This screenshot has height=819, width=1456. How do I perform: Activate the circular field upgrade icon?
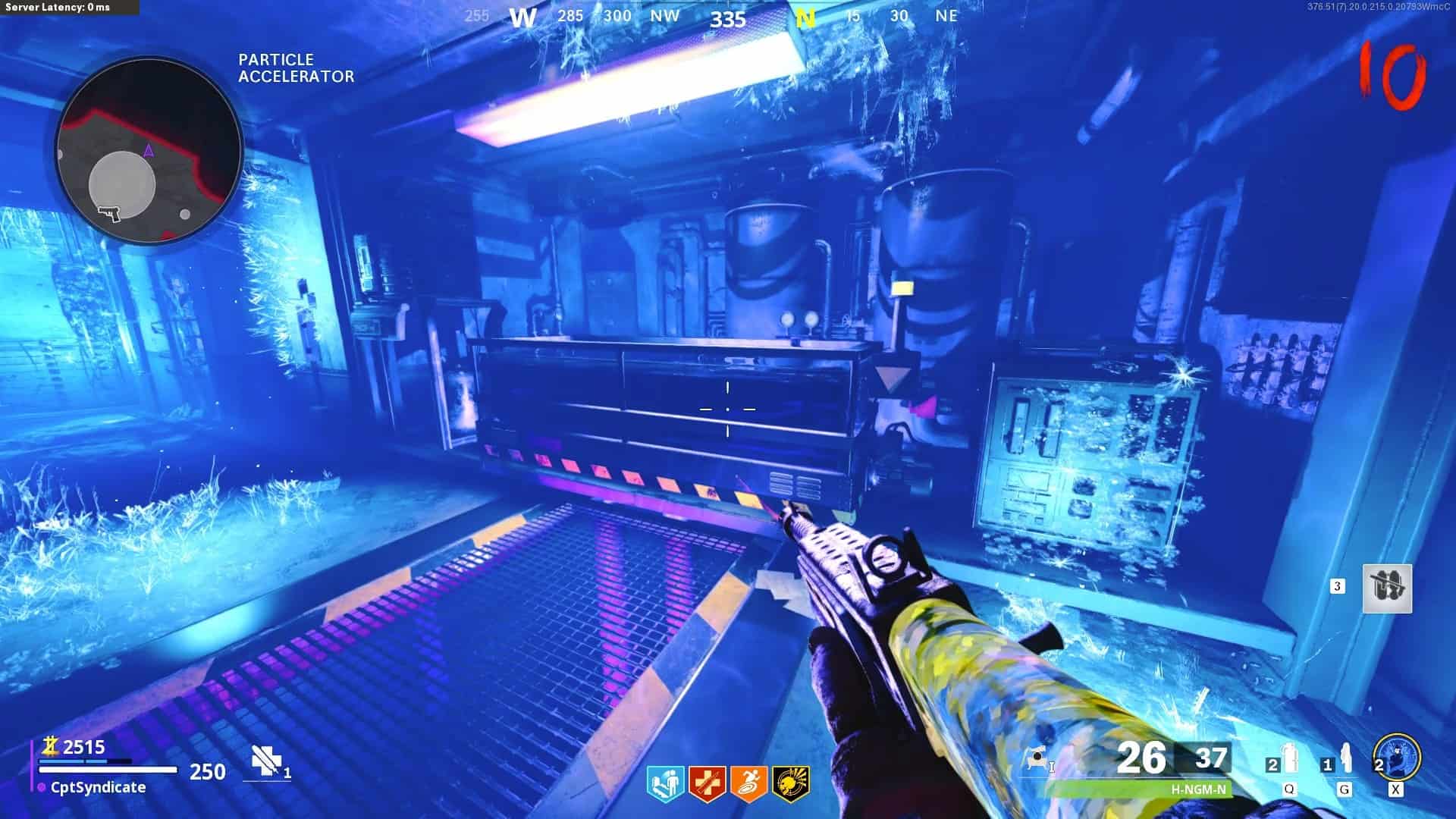(x=1396, y=758)
